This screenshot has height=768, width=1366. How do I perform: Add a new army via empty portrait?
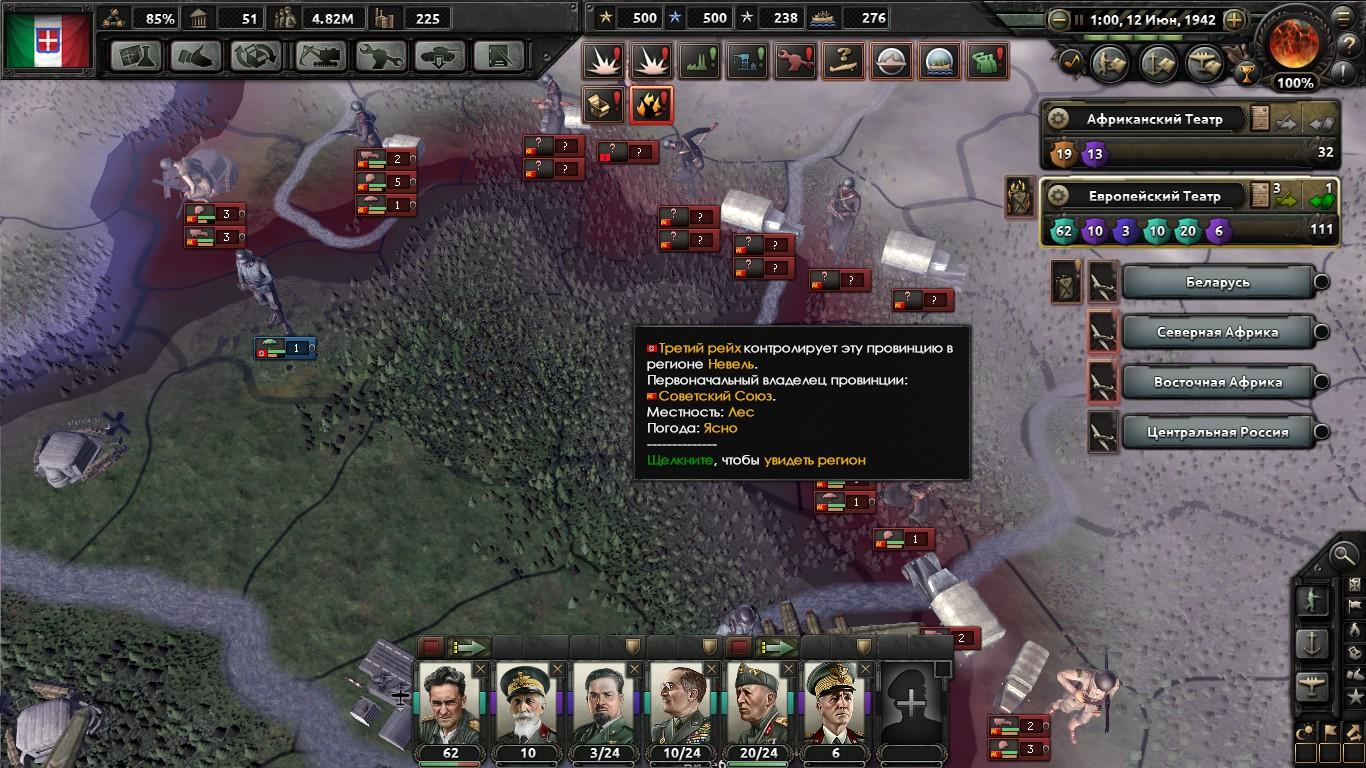[912, 703]
